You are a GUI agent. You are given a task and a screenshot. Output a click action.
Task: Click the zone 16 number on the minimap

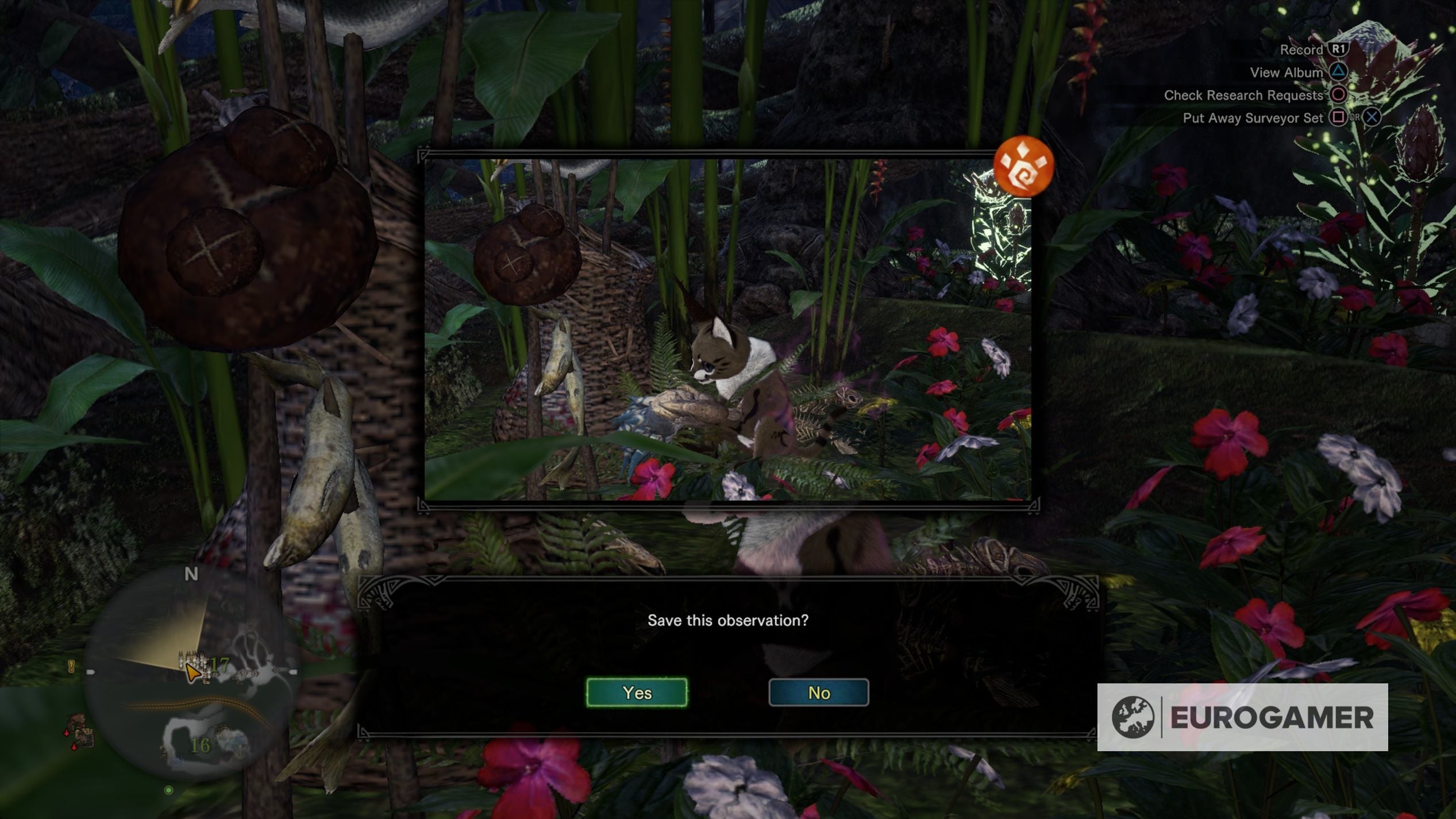[x=202, y=747]
